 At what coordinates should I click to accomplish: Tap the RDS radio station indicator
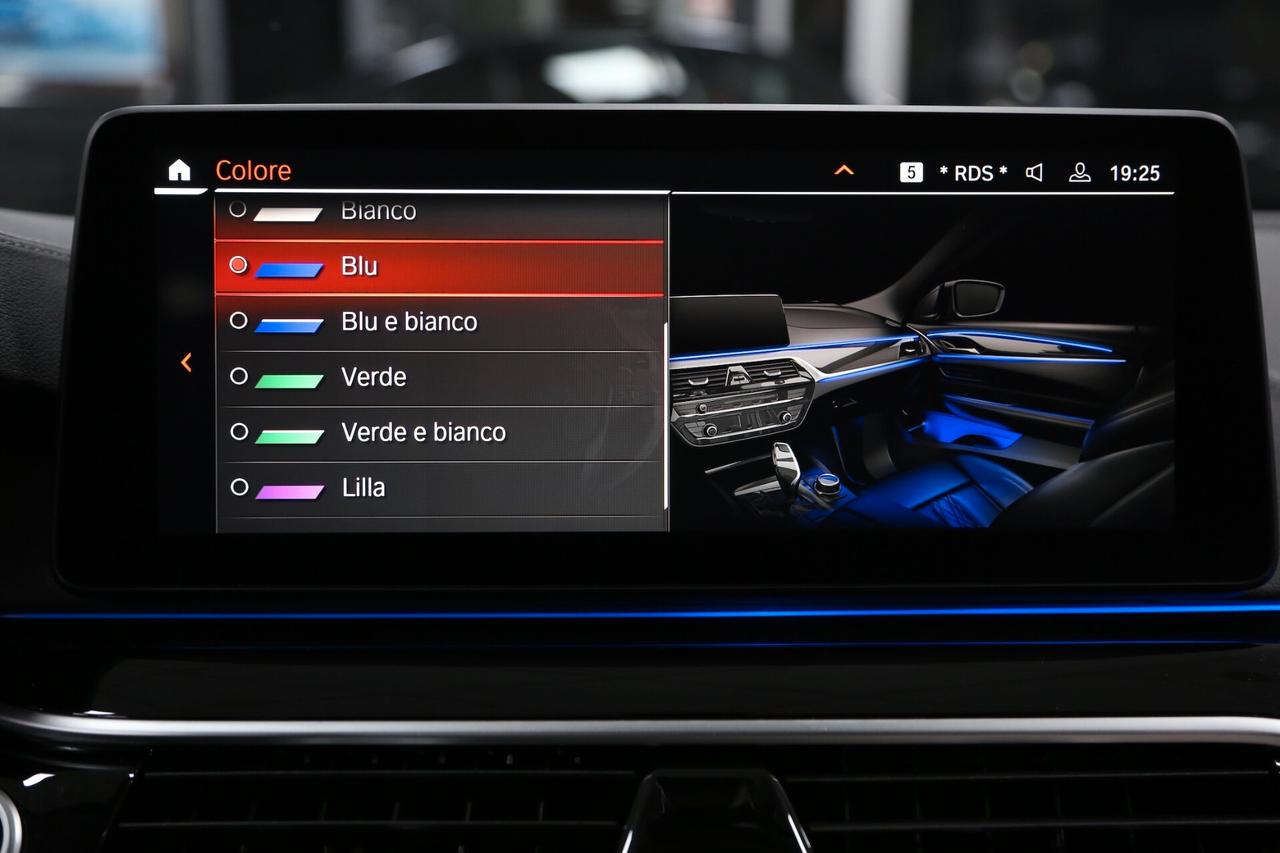[x=973, y=173]
